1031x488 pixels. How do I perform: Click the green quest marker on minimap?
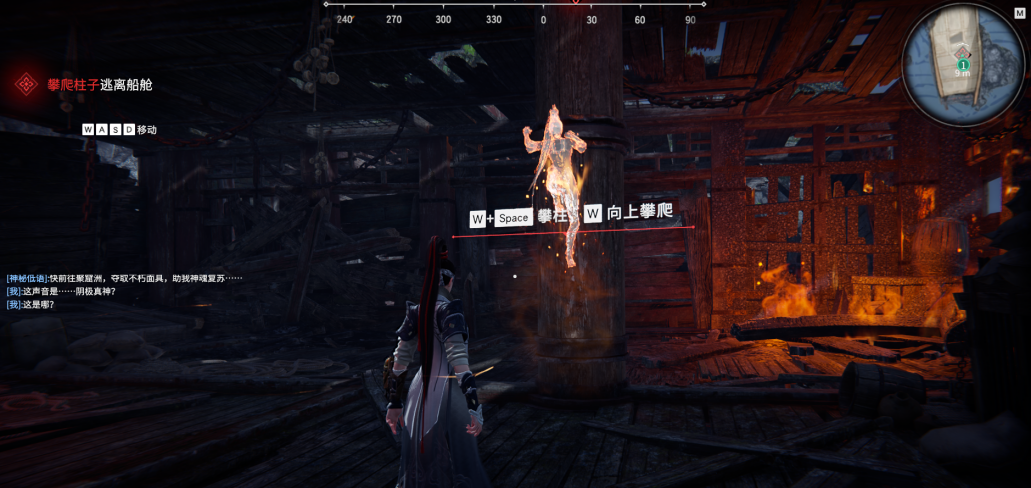[963, 65]
